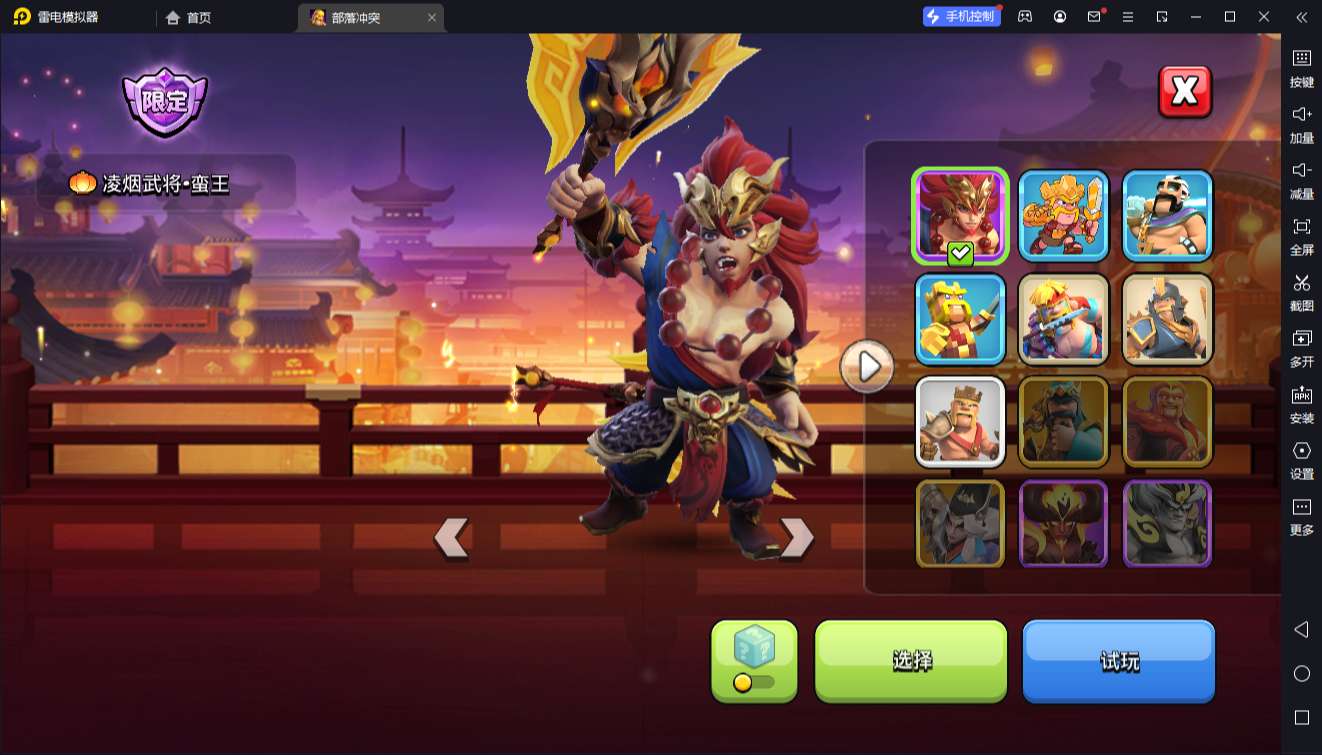Select the default Barbarian King skin

point(960,422)
